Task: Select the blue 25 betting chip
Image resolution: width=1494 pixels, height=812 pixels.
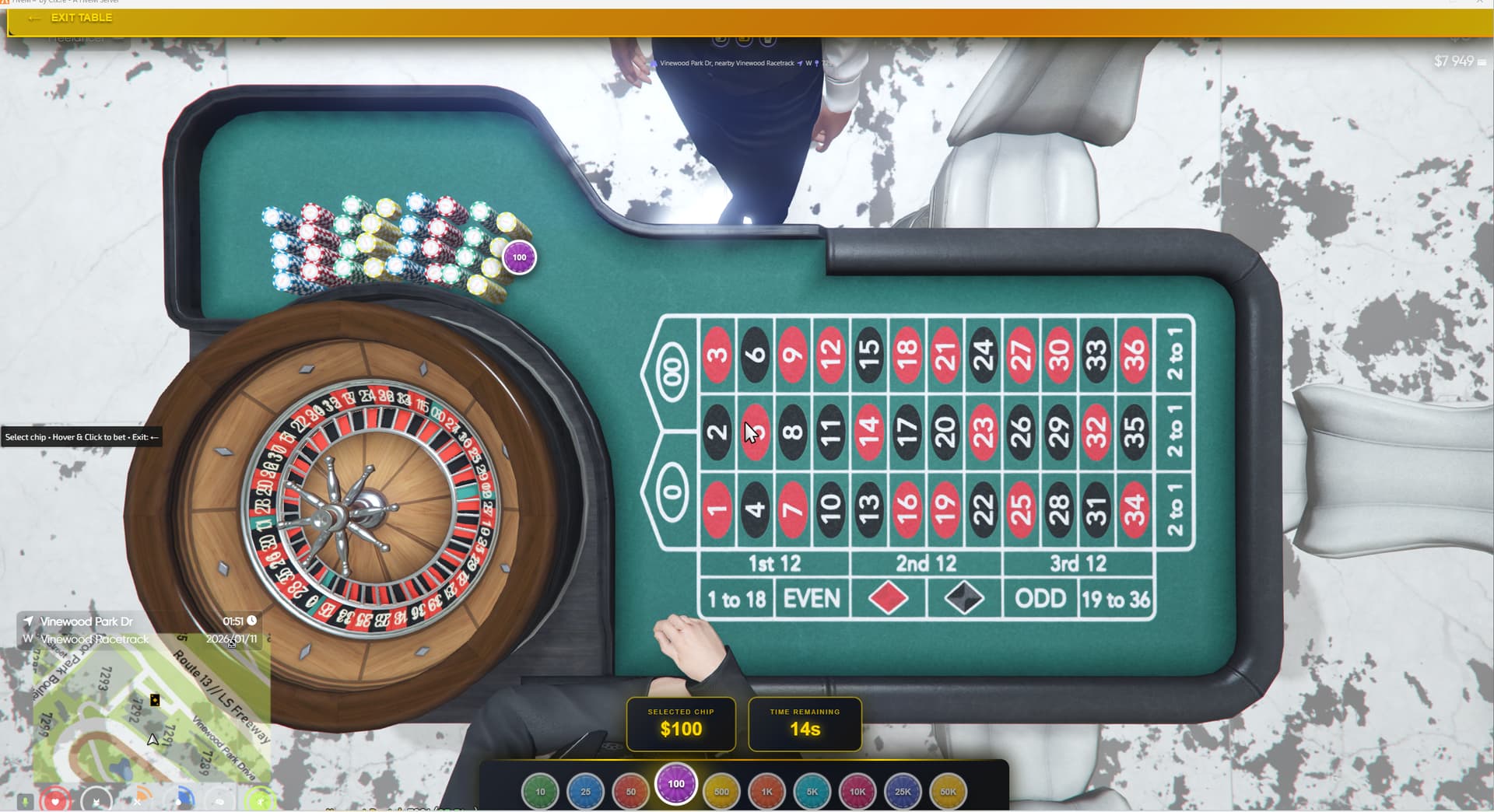Action: [586, 789]
